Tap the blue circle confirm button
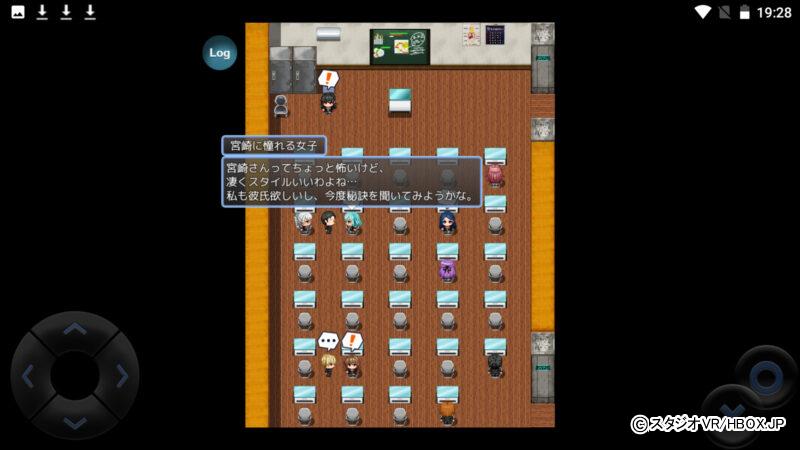The image size is (800, 450). coord(765,376)
